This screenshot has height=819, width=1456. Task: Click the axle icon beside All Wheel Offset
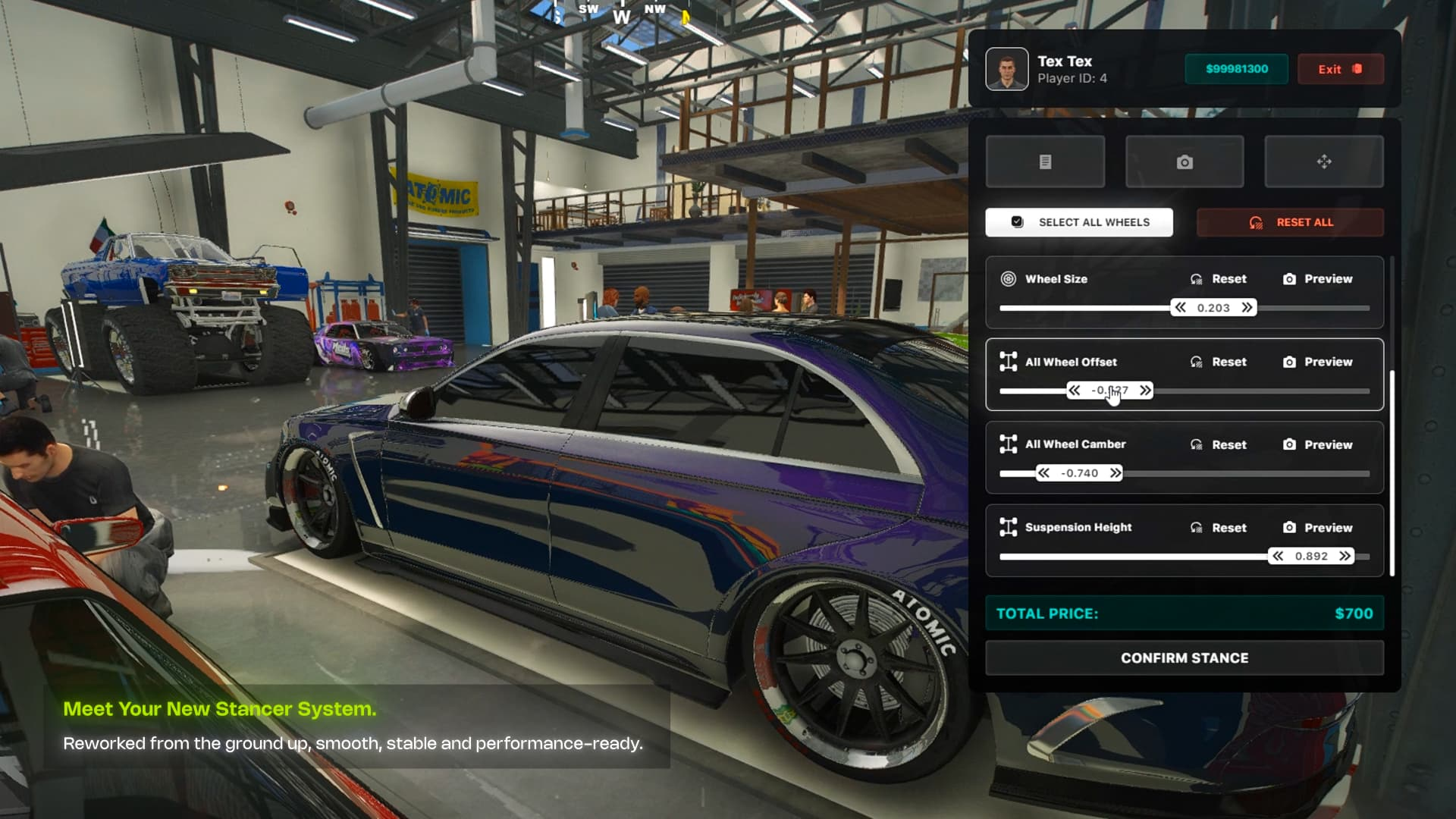click(1008, 362)
